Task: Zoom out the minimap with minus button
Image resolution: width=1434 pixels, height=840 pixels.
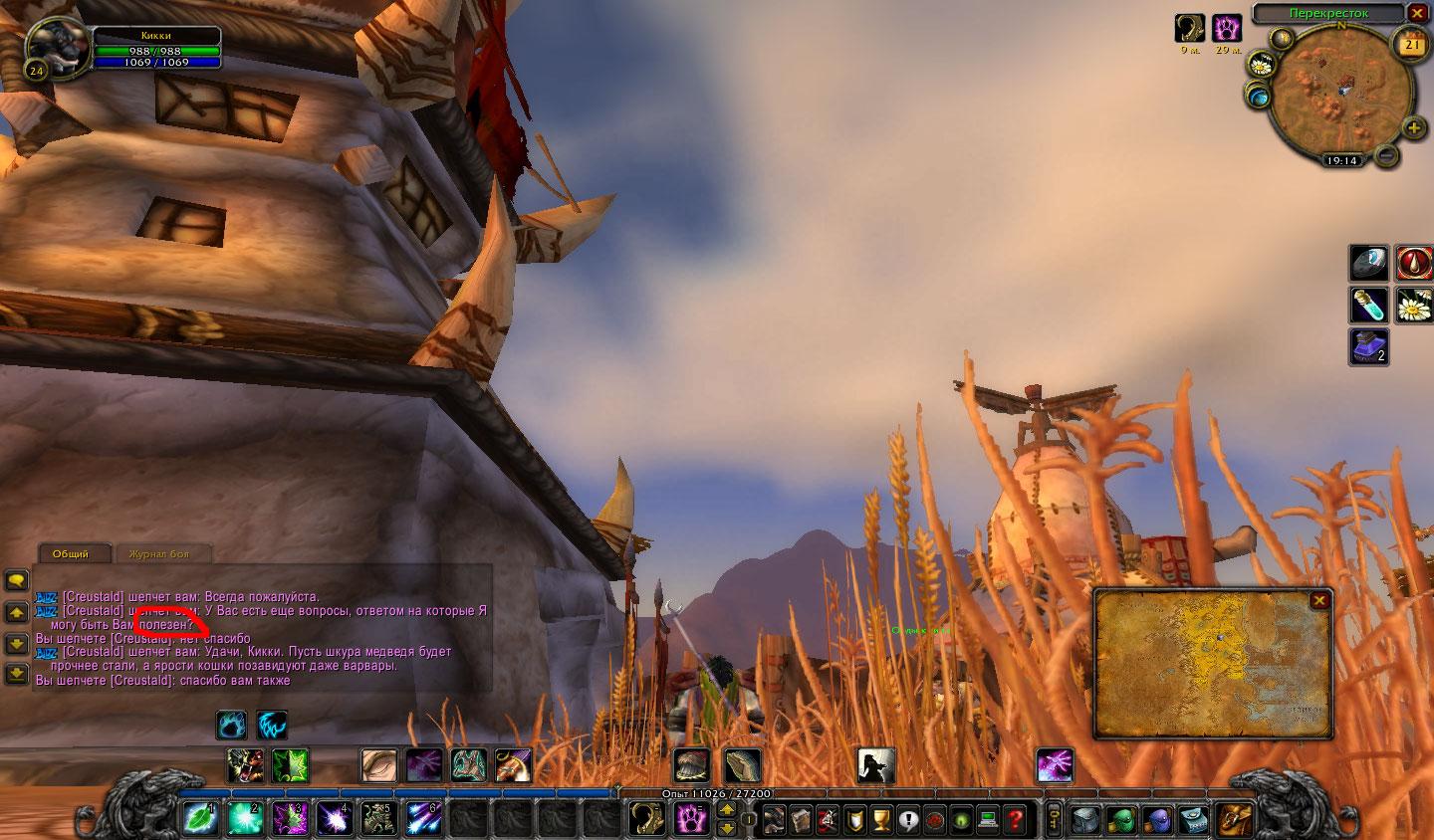Action: [x=1386, y=155]
